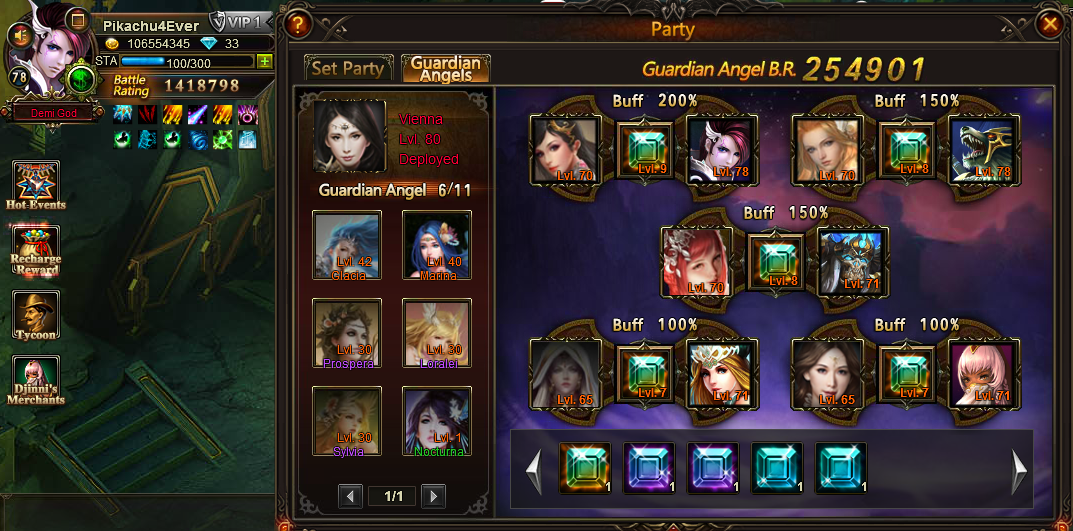
Task: Select guardian angel Loralei
Action: point(436,333)
